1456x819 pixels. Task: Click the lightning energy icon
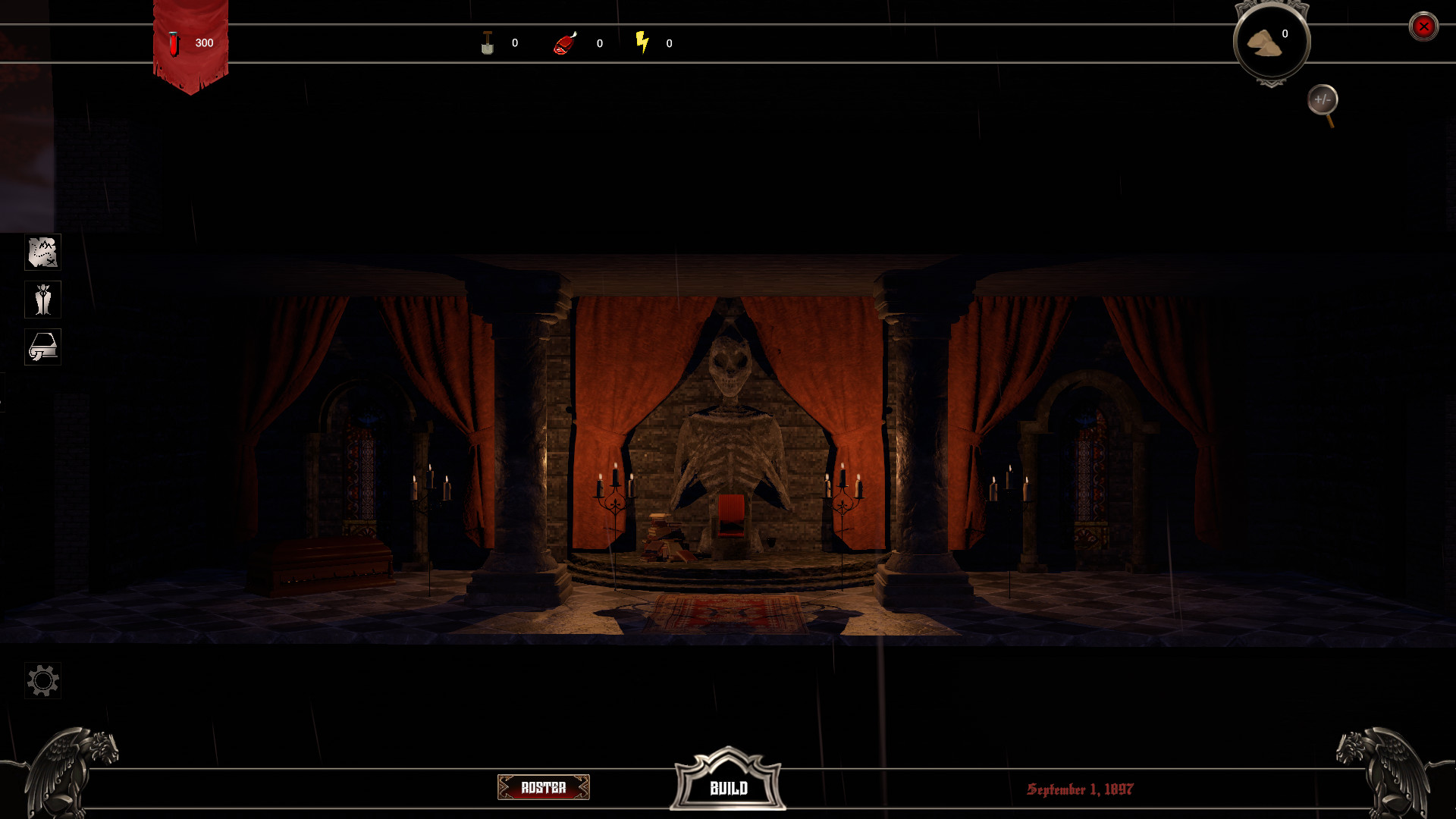coord(644,43)
